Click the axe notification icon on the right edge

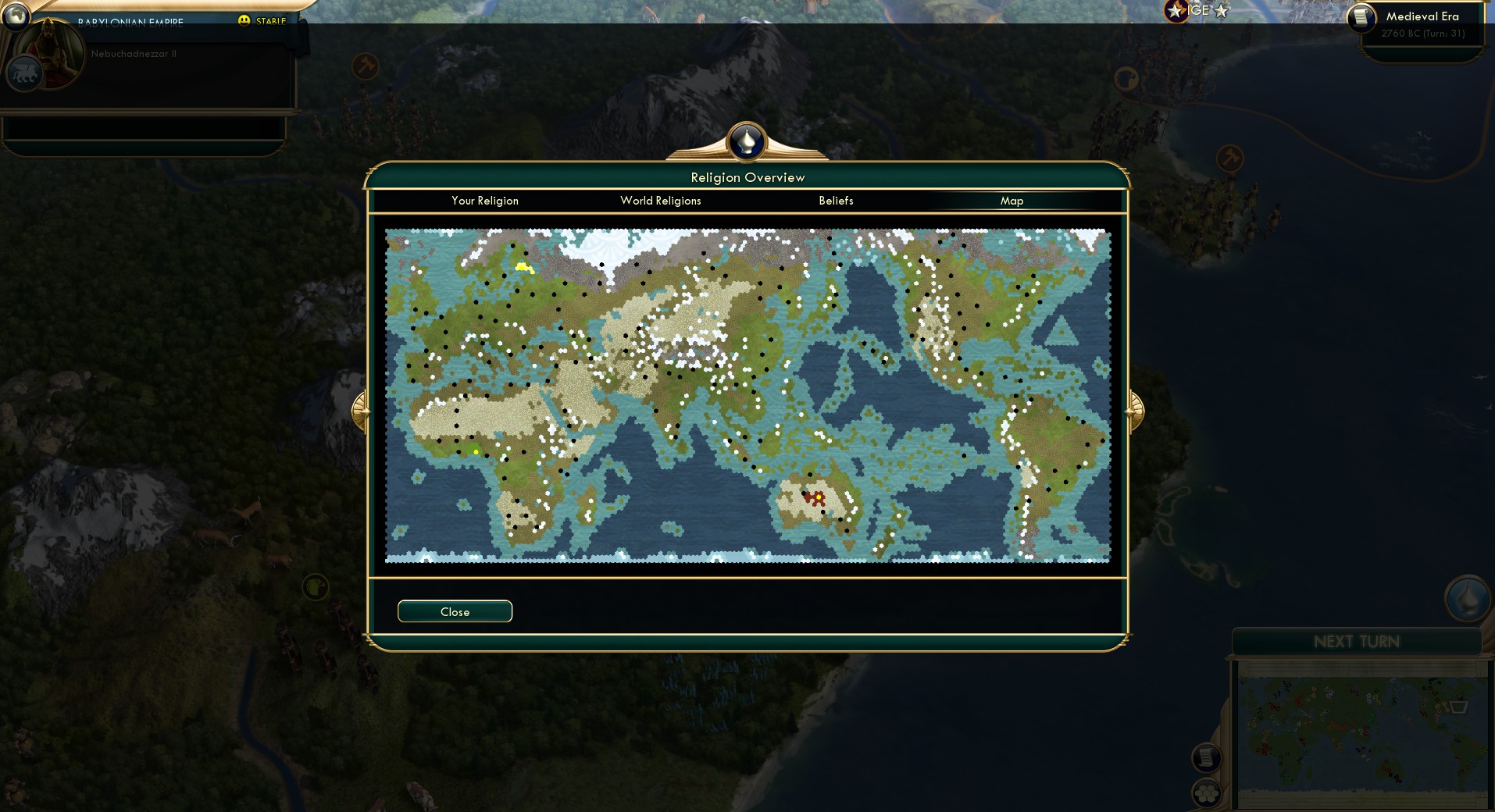point(1230,158)
